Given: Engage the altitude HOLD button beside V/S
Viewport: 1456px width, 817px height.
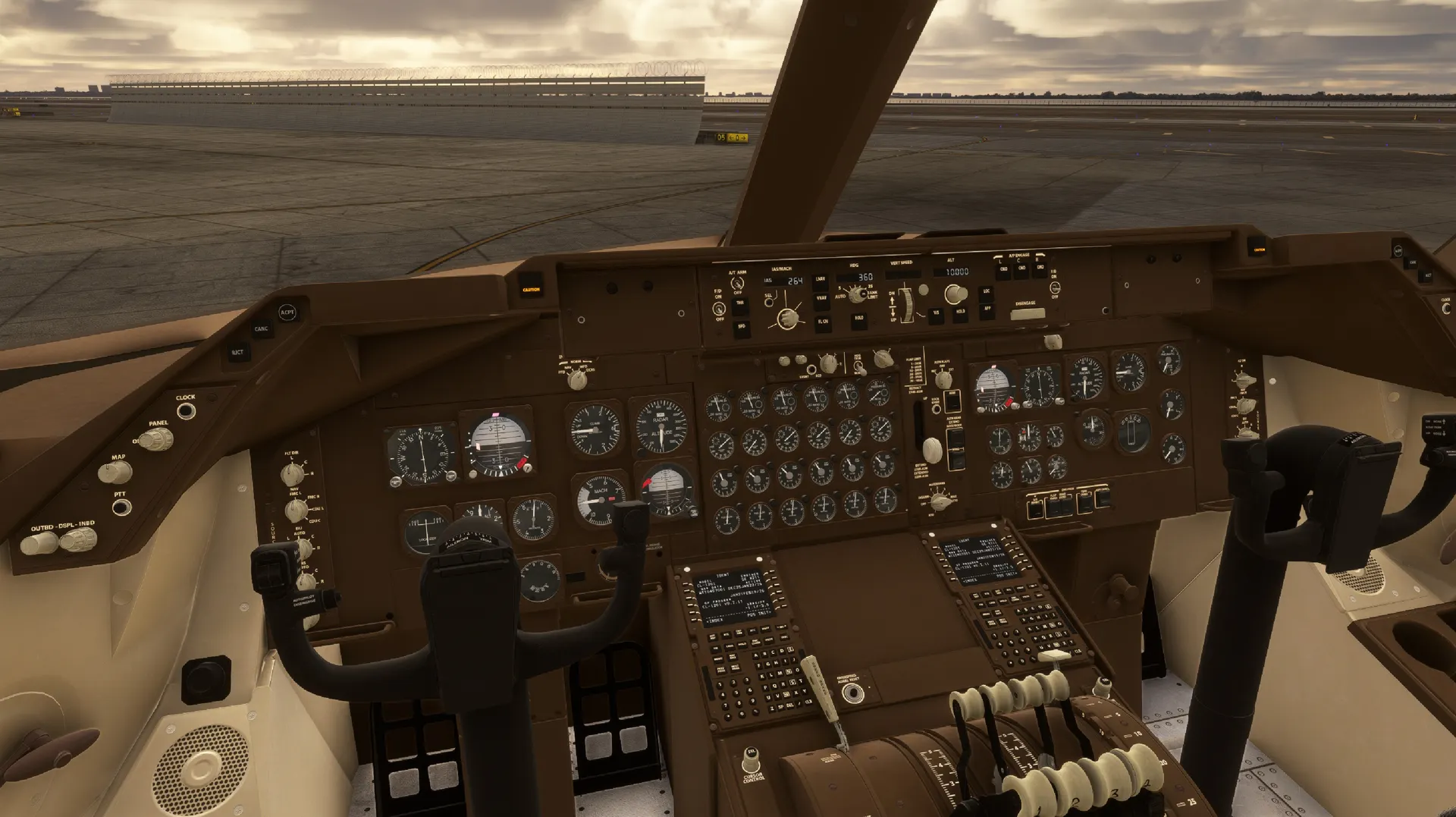Looking at the screenshot, I should (x=960, y=313).
